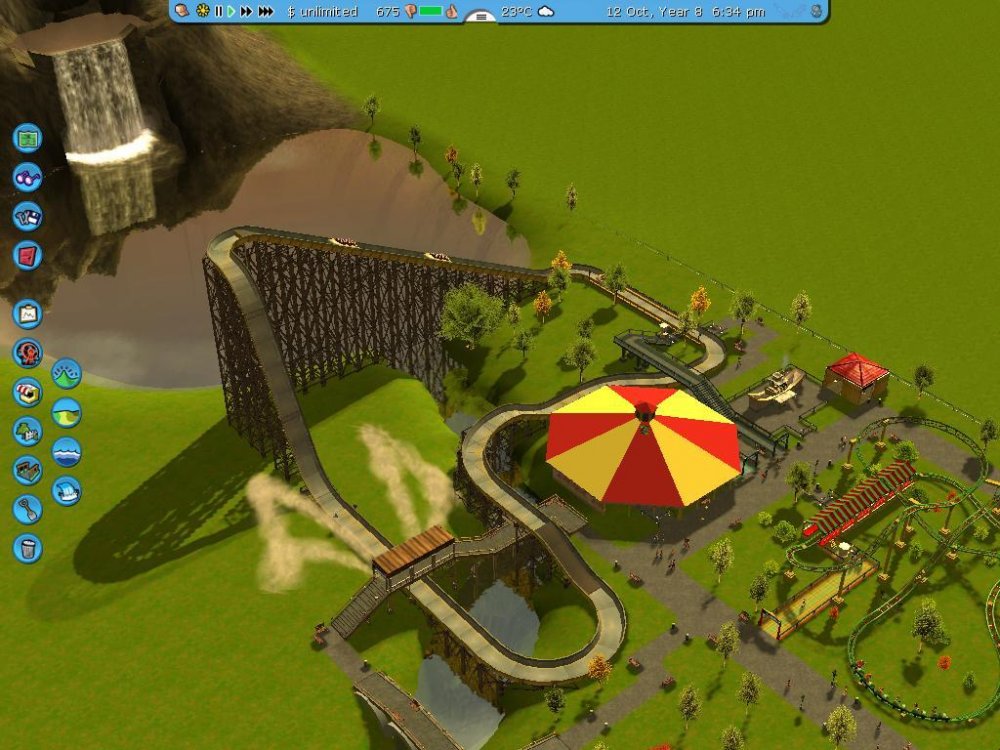Click the purple glasses view options icon
The image size is (1000, 750).
[27, 176]
